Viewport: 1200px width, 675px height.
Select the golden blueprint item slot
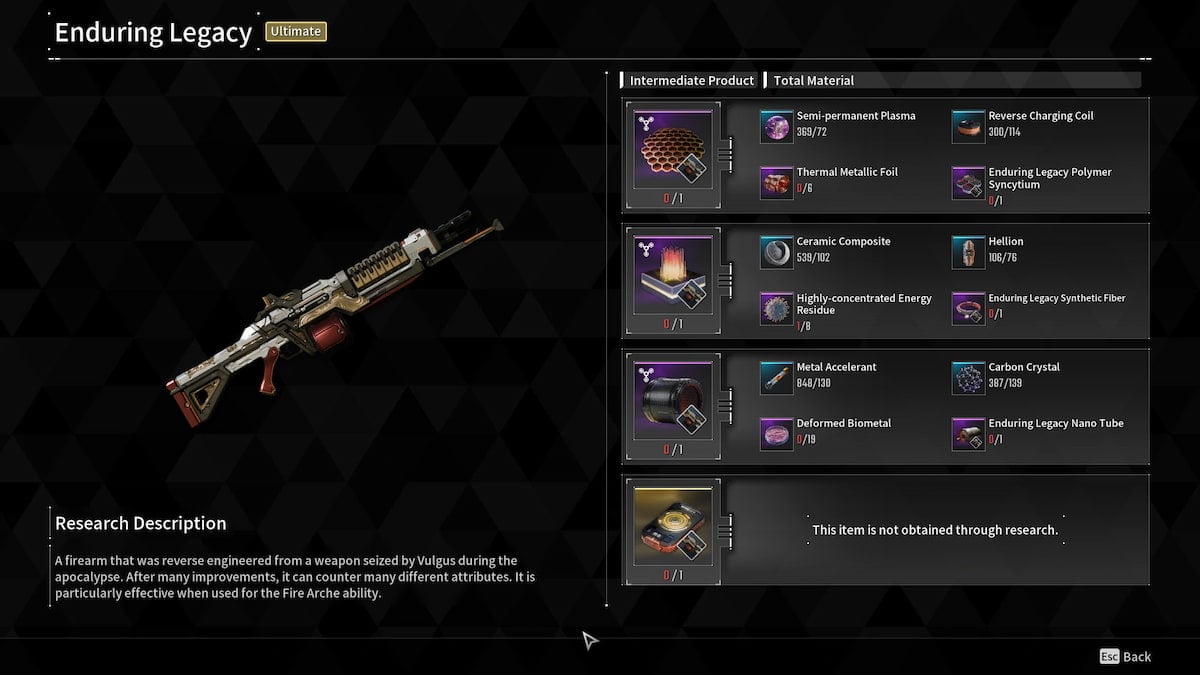(x=669, y=530)
